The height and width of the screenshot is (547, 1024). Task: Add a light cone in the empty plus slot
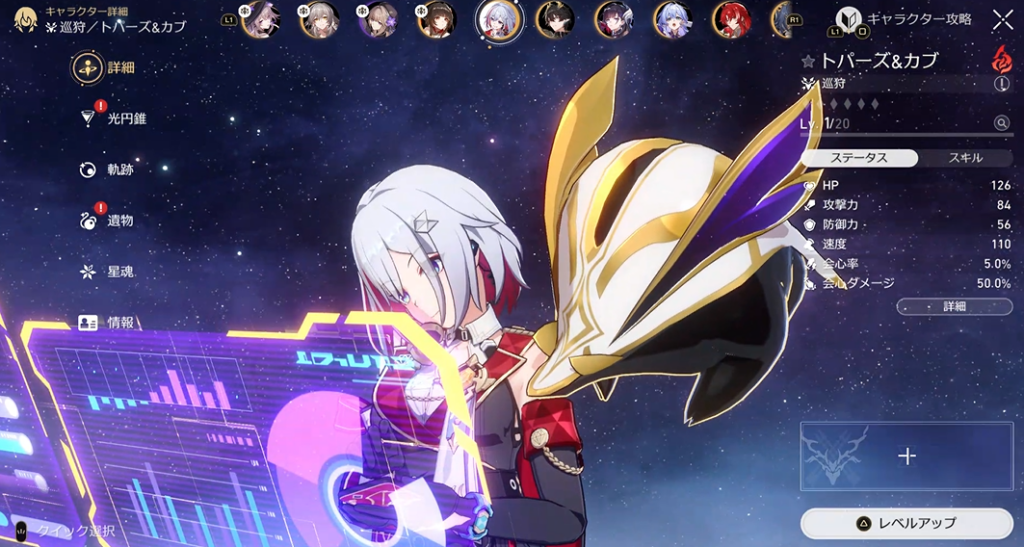[x=907, y=456]
